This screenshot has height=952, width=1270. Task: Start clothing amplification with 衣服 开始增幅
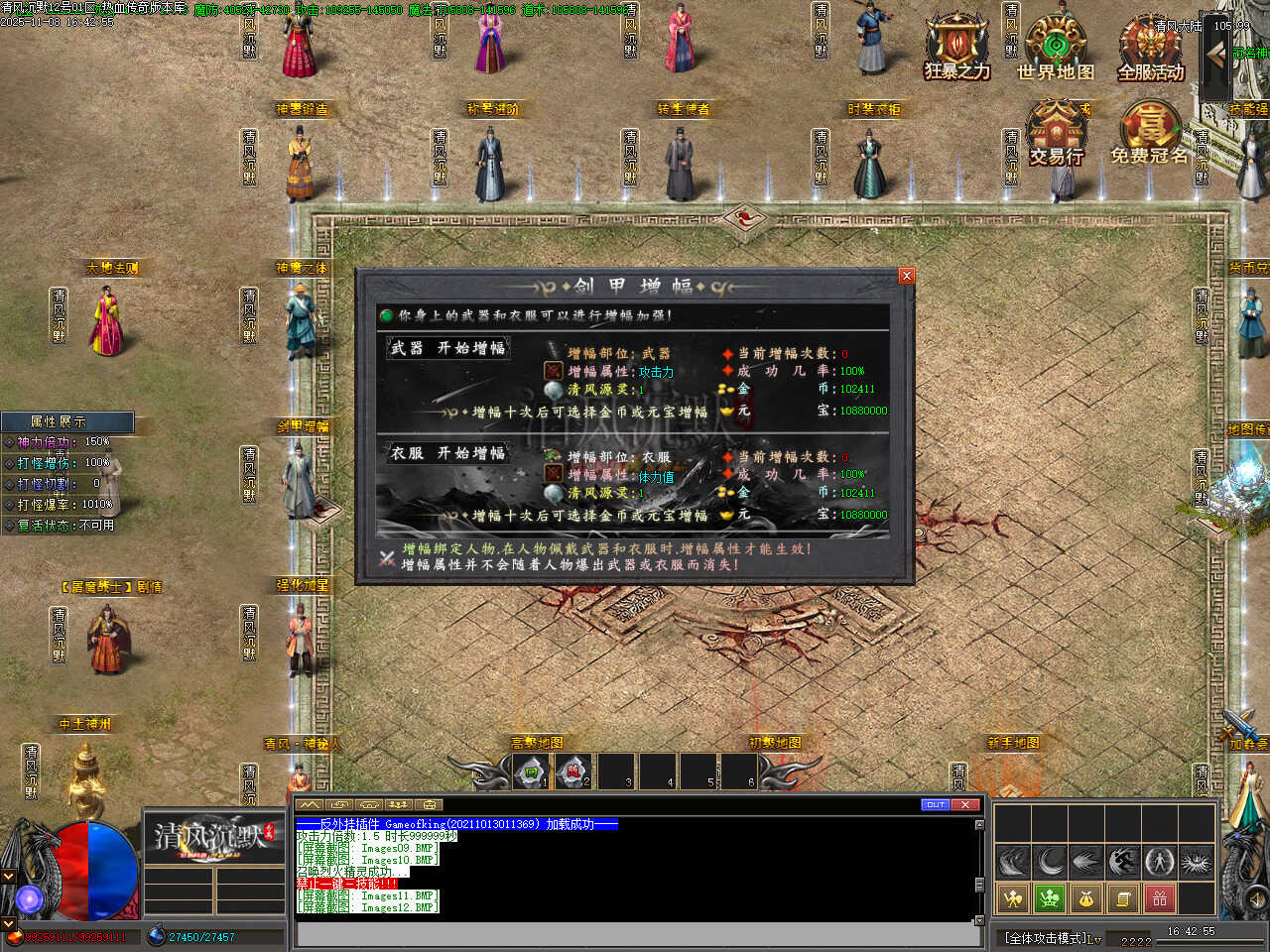(448, 453)
